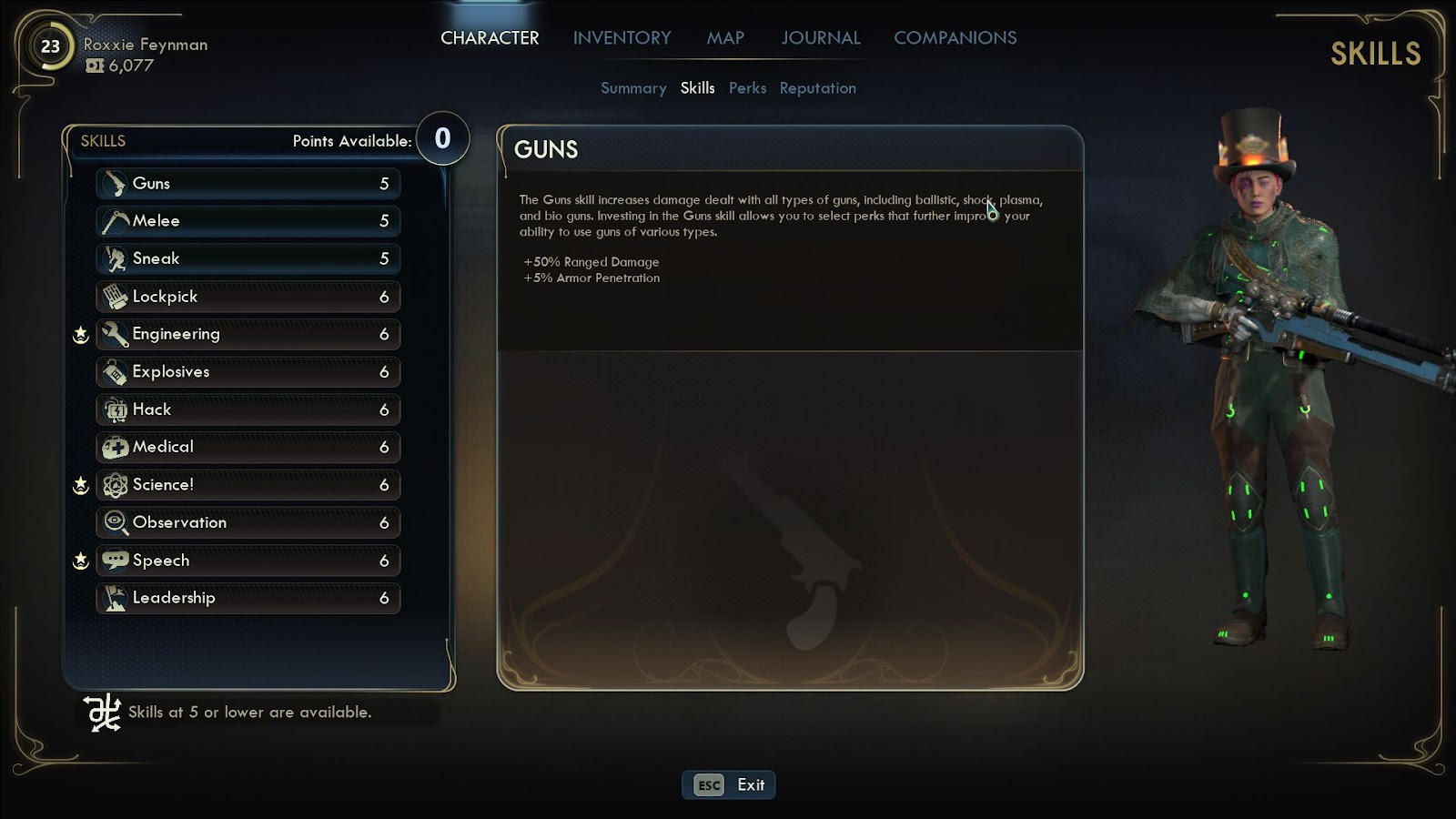Select the Guns skill row
Image resolution: width=1456 pixels, height=819 pixels.
pyautogui.click(x=248, y=184)
